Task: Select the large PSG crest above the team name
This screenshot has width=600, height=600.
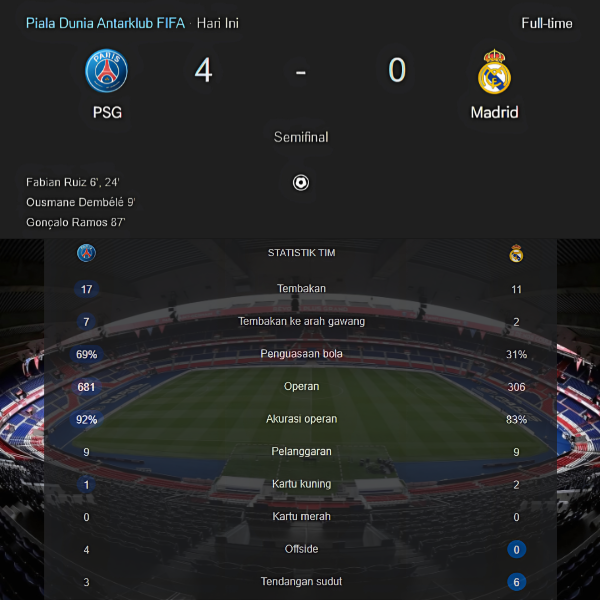Action: click(107, 72)
